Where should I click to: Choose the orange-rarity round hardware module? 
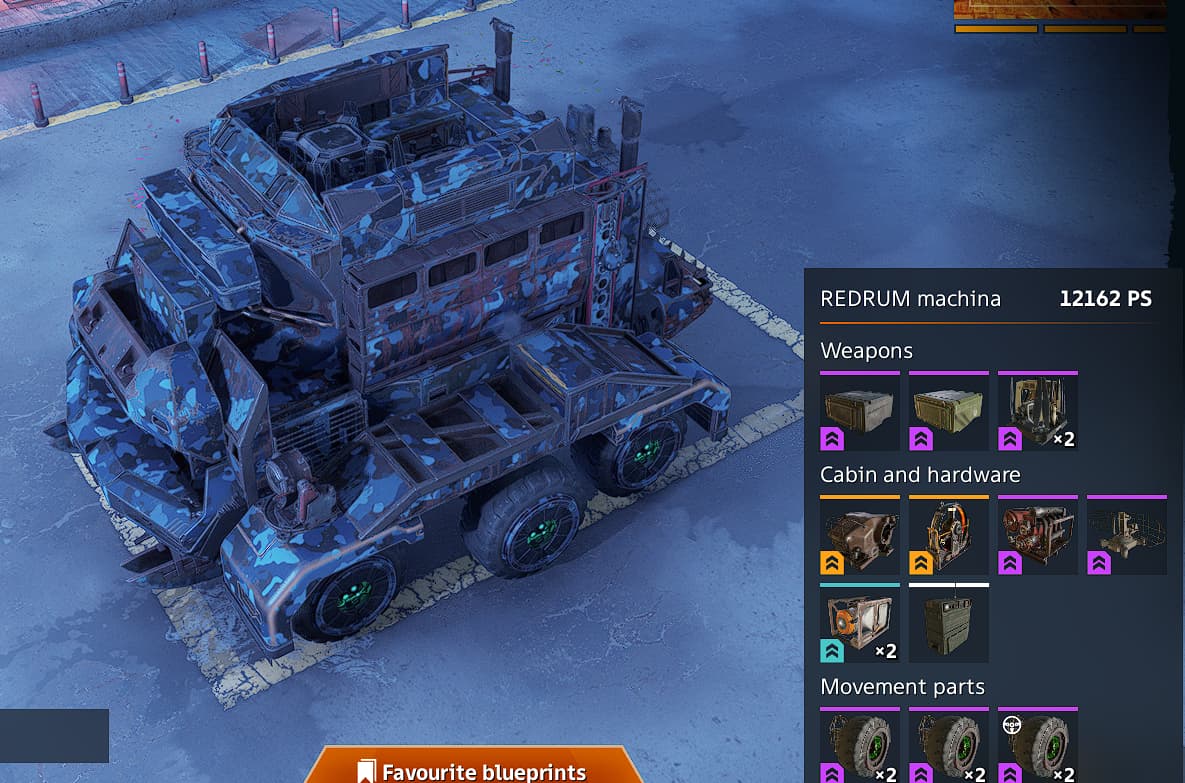(948, 535)
